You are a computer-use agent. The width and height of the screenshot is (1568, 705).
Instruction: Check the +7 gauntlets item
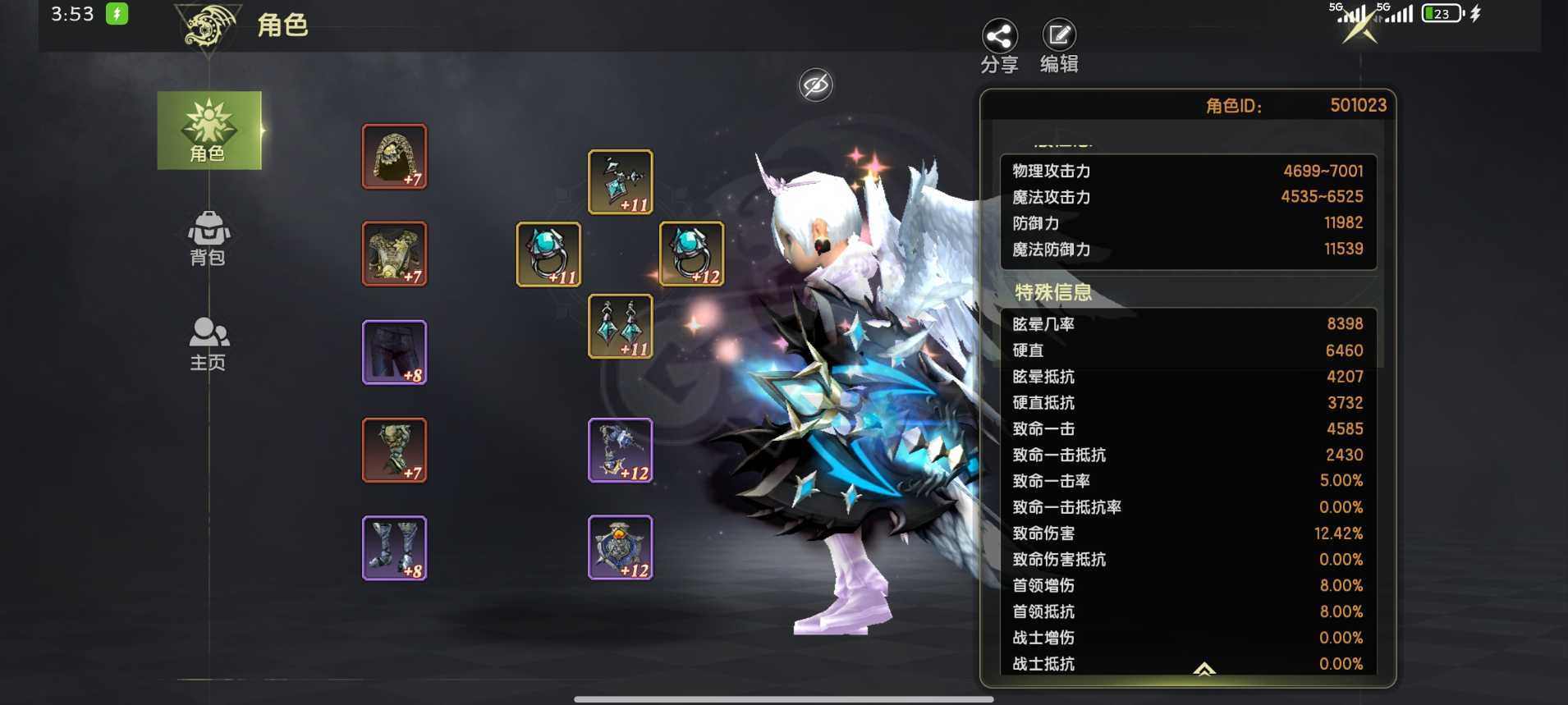(x=394, y=450)
